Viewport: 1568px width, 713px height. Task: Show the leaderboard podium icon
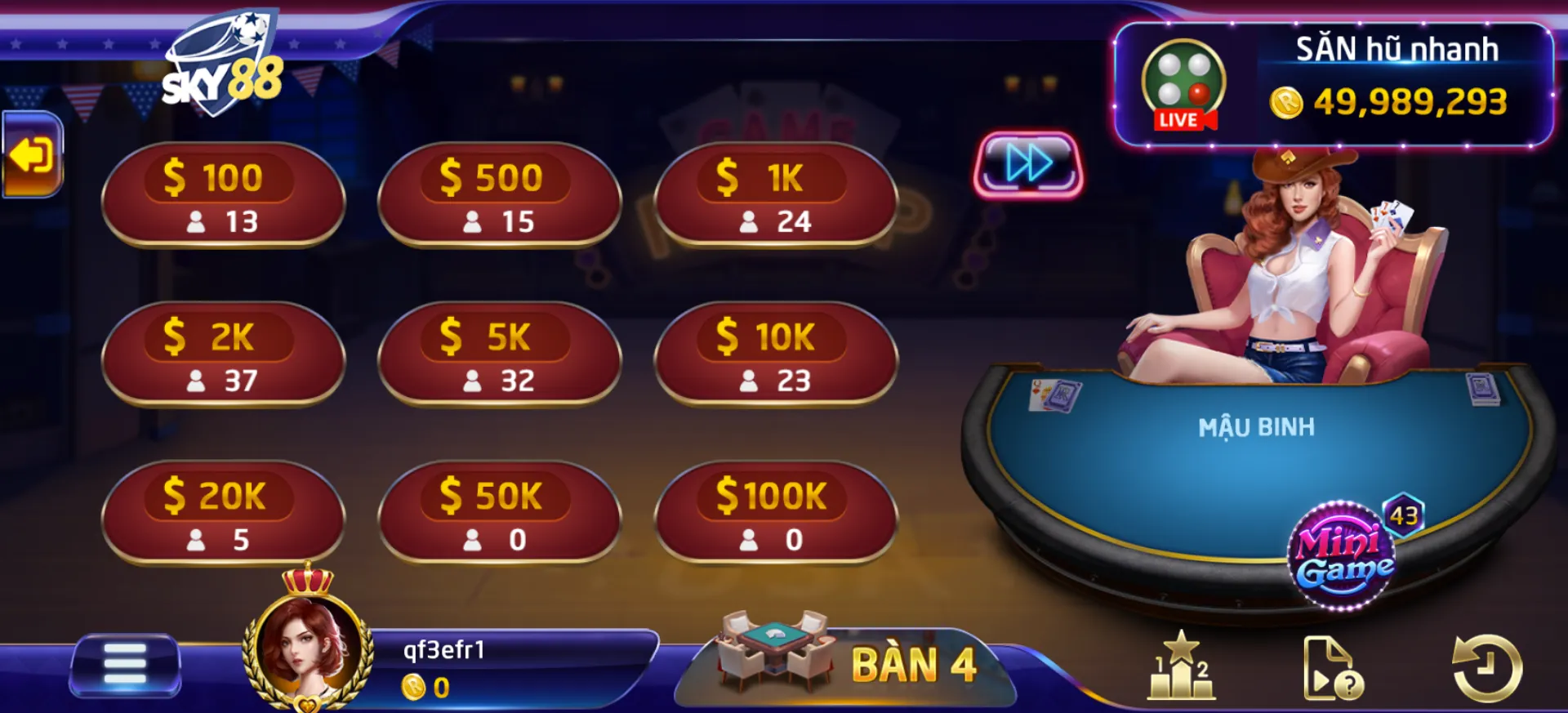point(1181,666)
